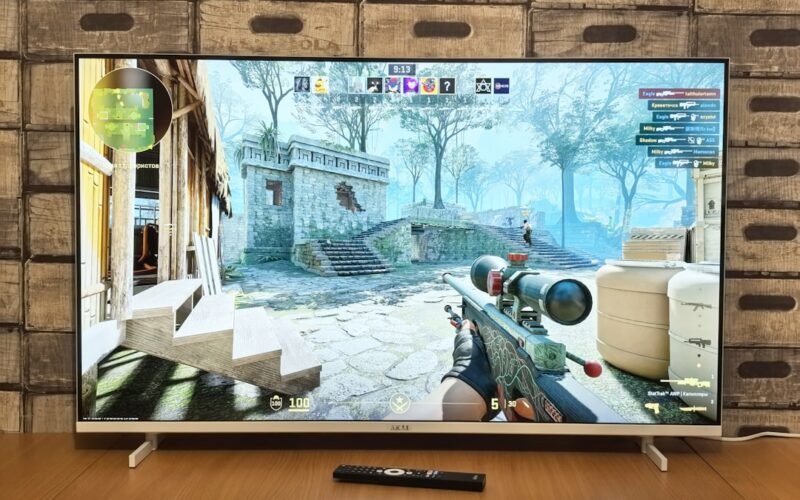This screenshot has height=500, width=800.
Task: Click the top red-highlighted kill feed entry
Action: (x=679, y=93)
